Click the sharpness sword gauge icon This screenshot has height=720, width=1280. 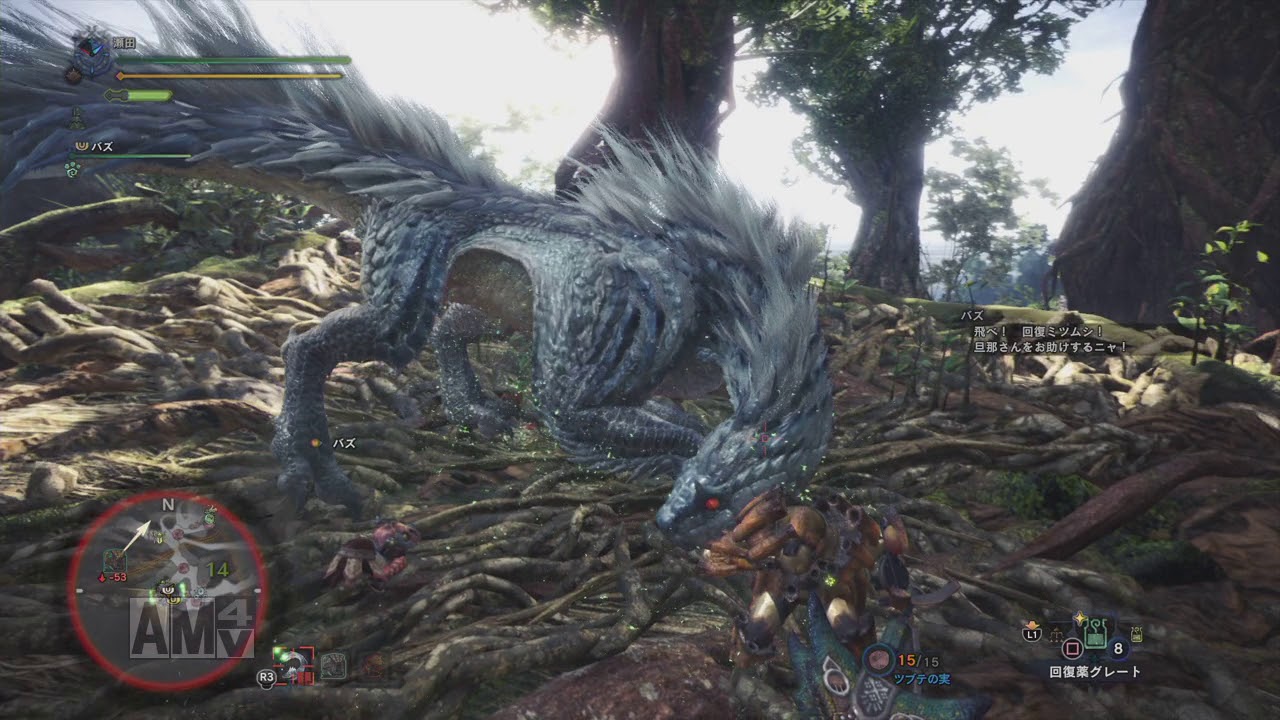point(113,95)
